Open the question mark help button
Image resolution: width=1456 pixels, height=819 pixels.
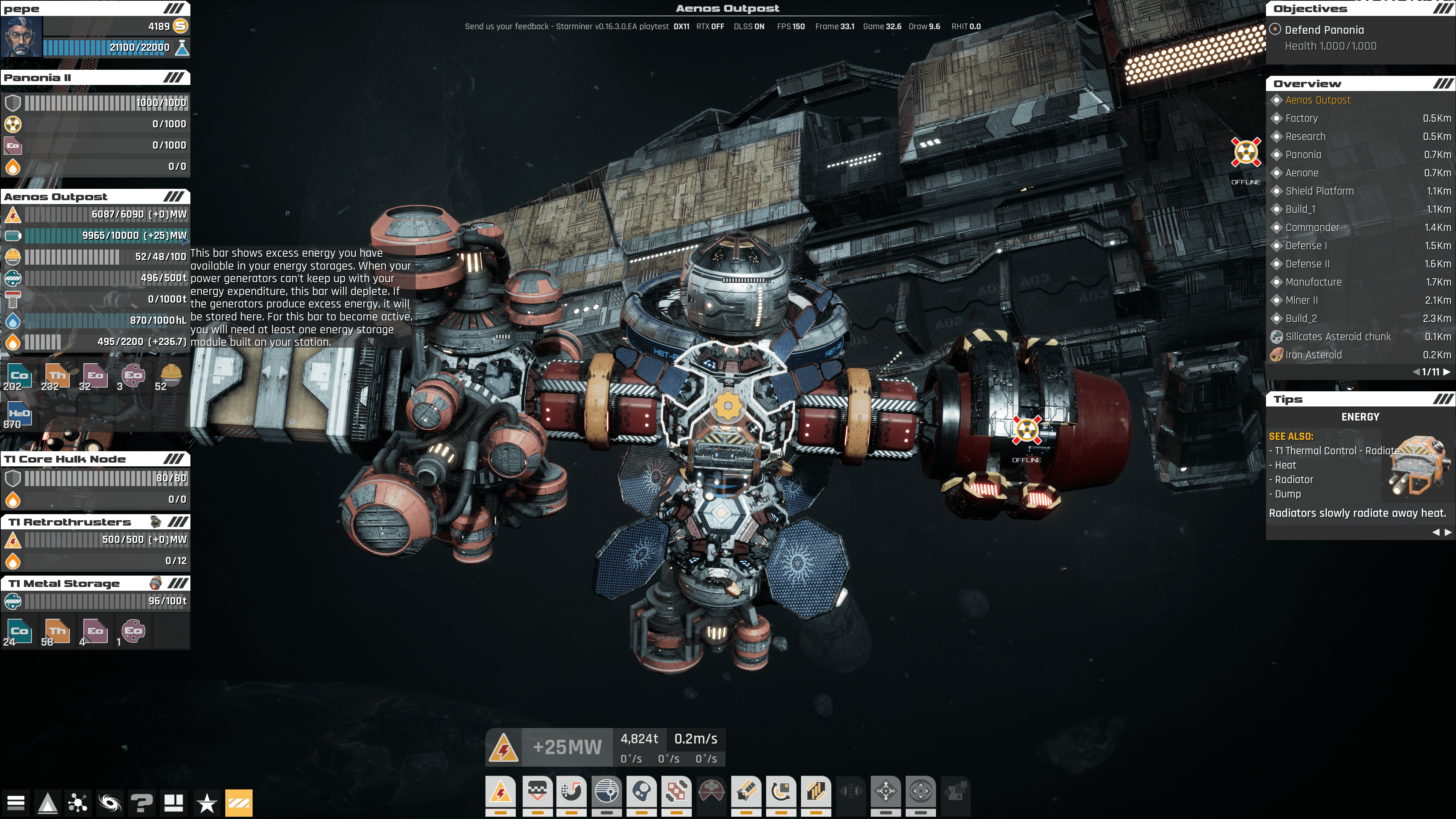[141, 803]
